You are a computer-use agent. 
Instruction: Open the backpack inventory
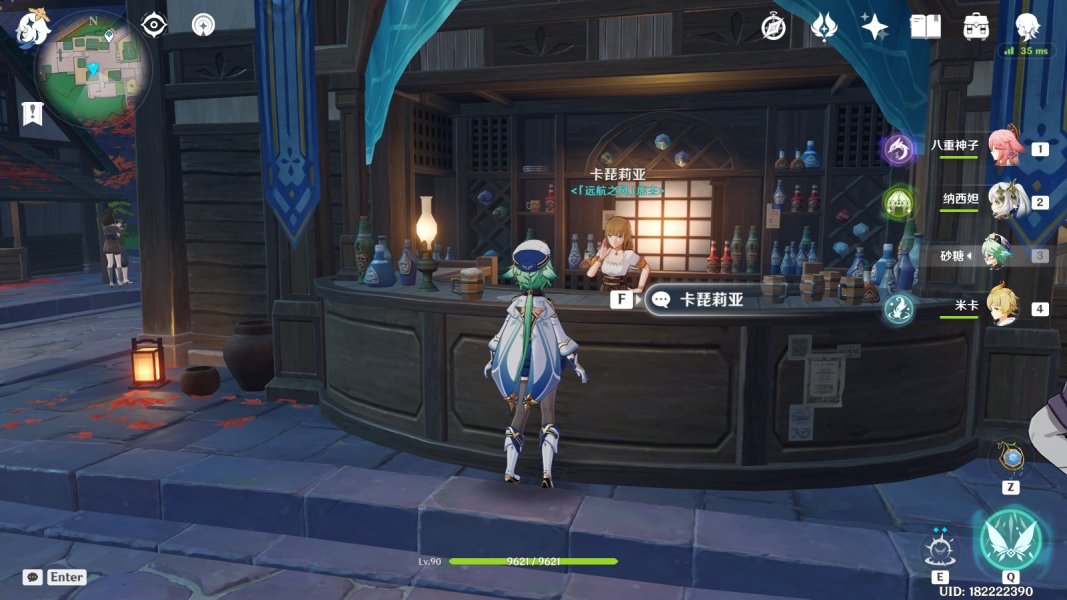977,27
